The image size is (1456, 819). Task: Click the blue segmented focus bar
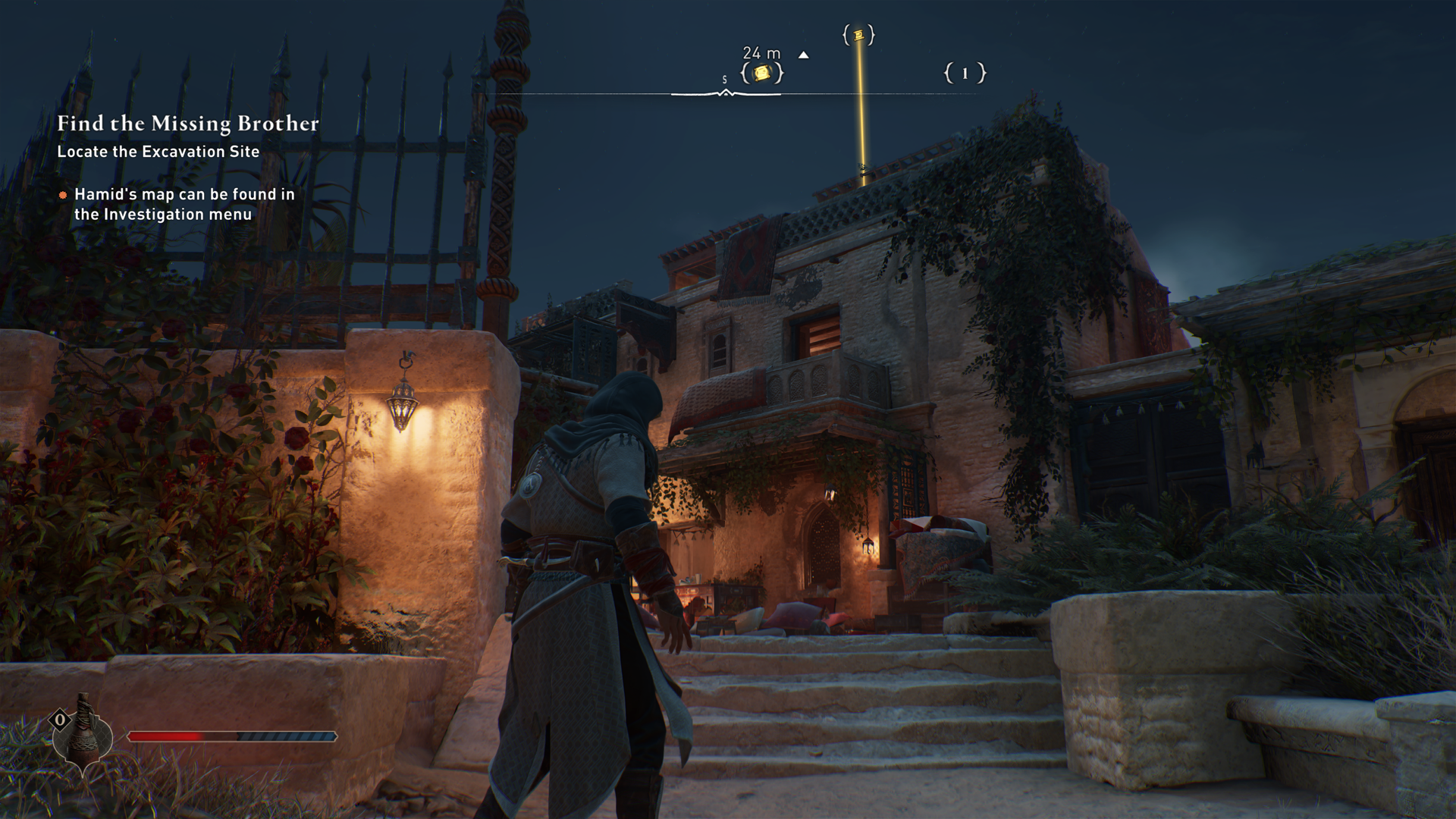[288, 736]
